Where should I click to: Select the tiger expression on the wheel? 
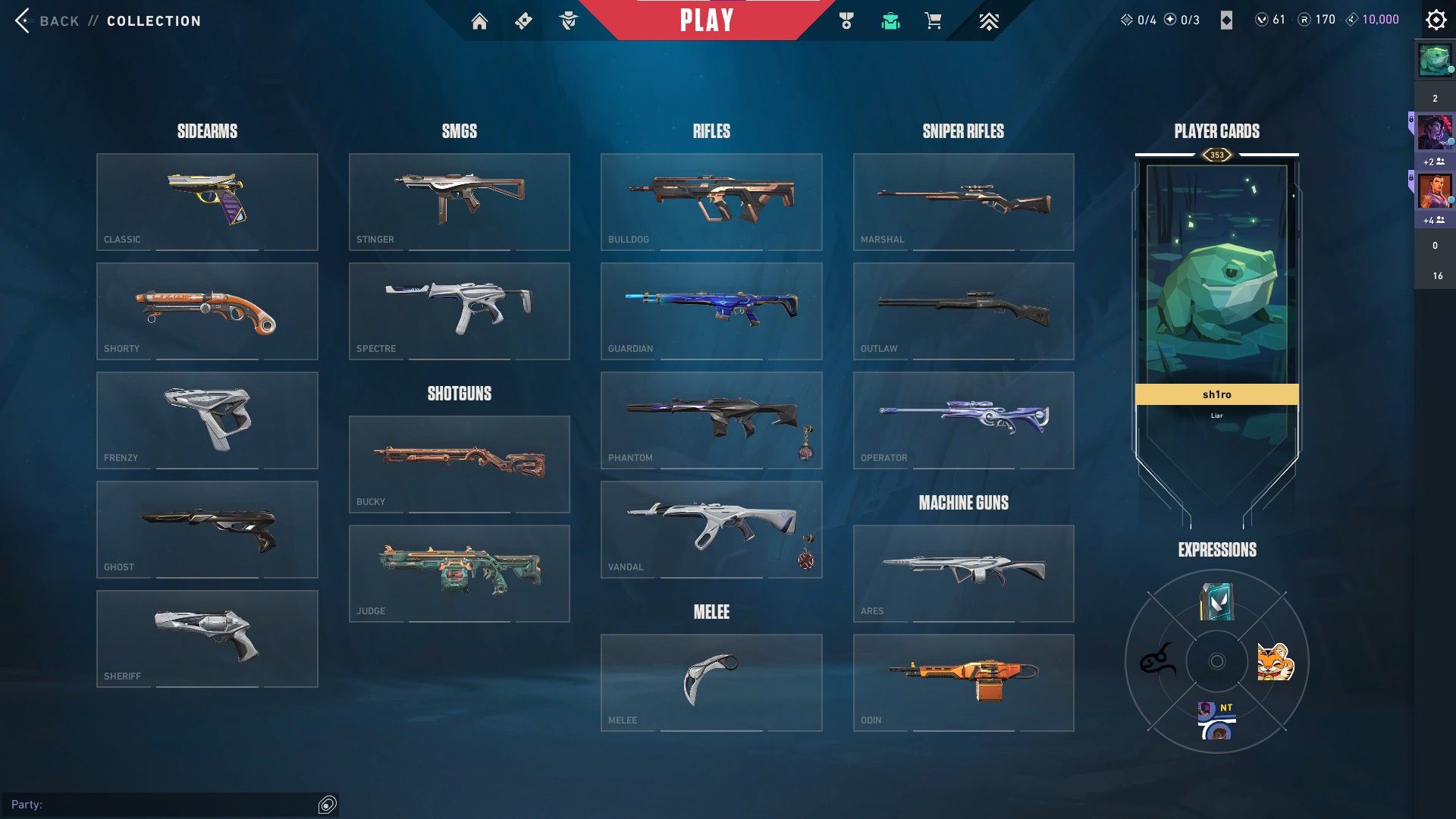[1276, 661]
